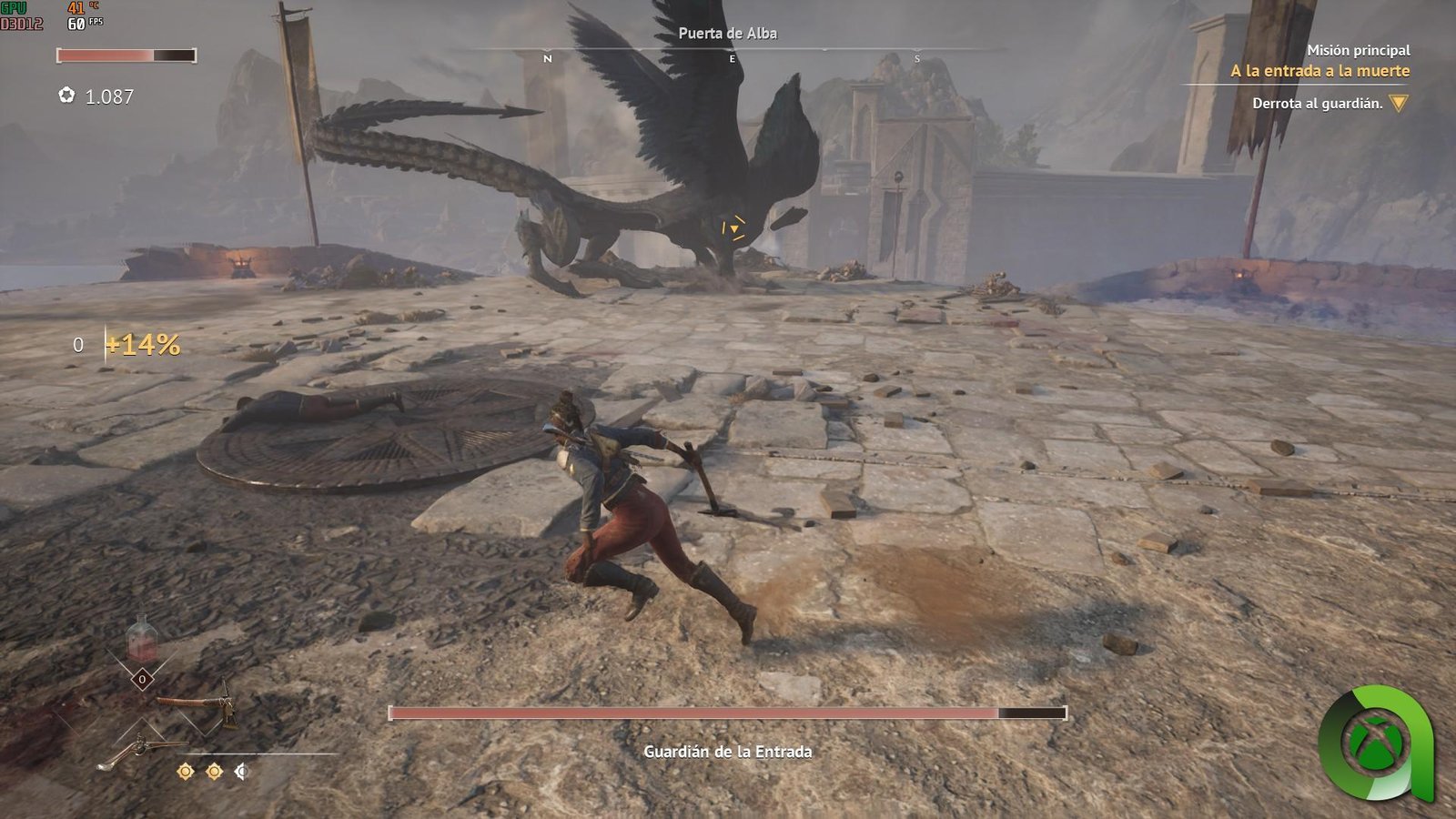The image size is (1456, 819).
Task: Click the Xbox logo overlay icon
Action: (1375, 743)
